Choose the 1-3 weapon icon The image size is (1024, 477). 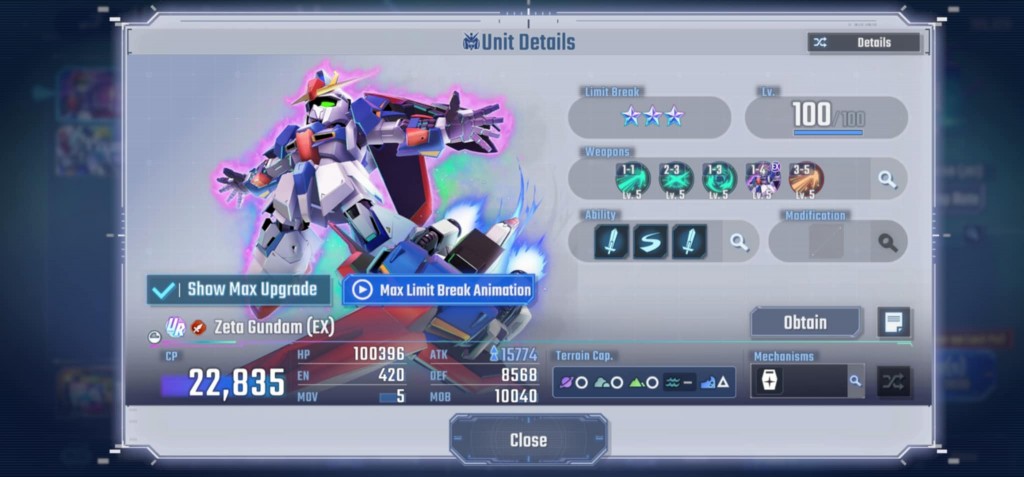tap(719, 179)
